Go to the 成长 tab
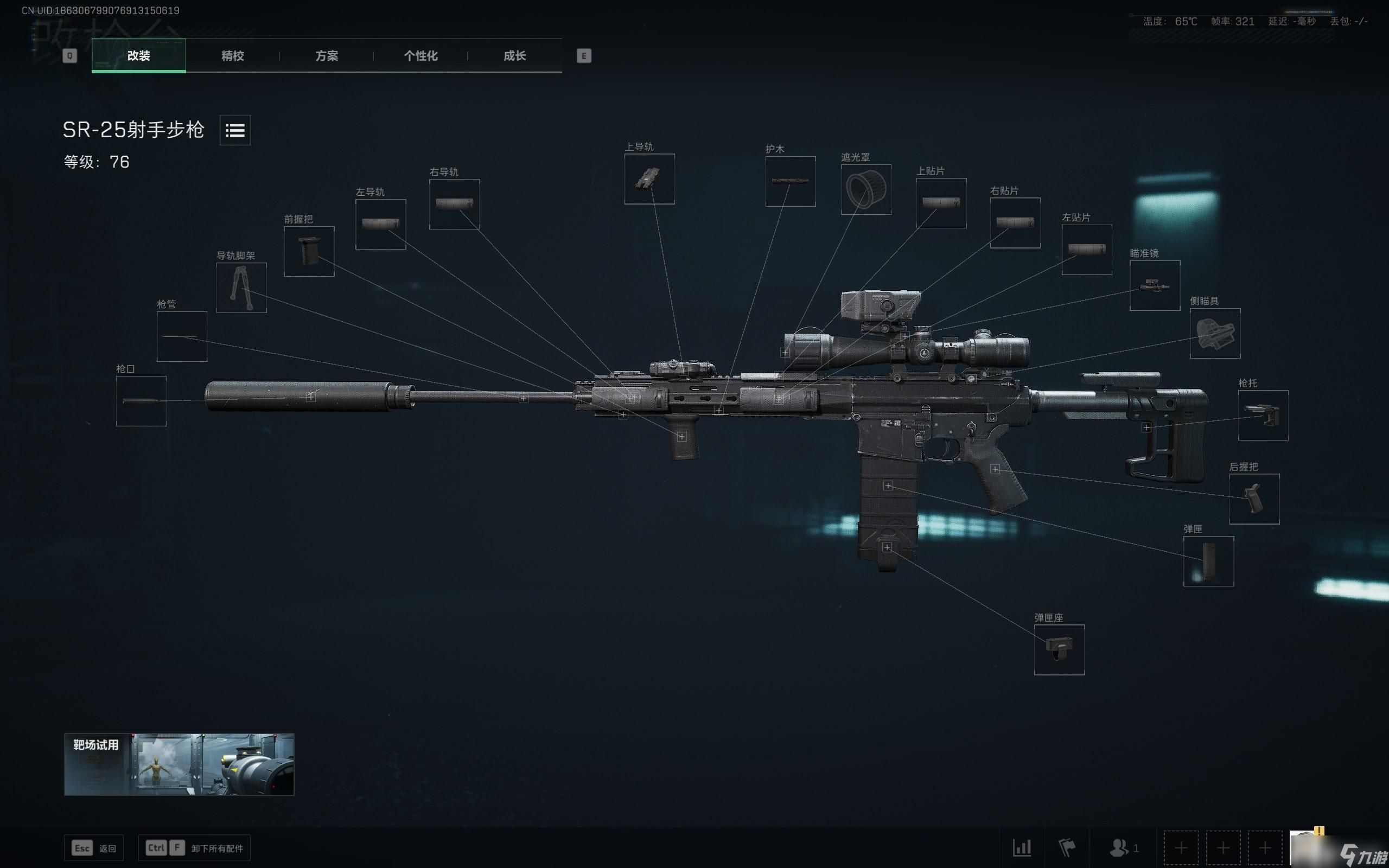This screenshot has height=868, width=1389. click(x=514, y=56)
